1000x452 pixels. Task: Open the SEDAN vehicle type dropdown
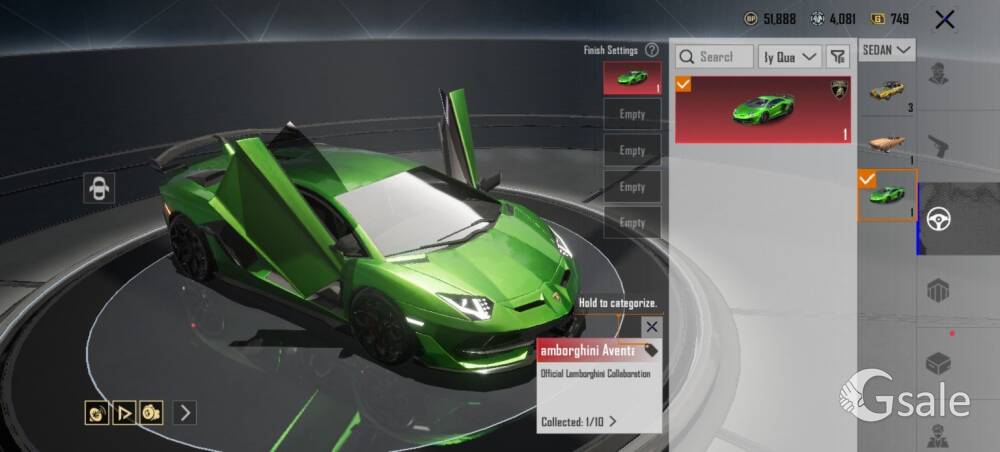[x=888, y=49]
